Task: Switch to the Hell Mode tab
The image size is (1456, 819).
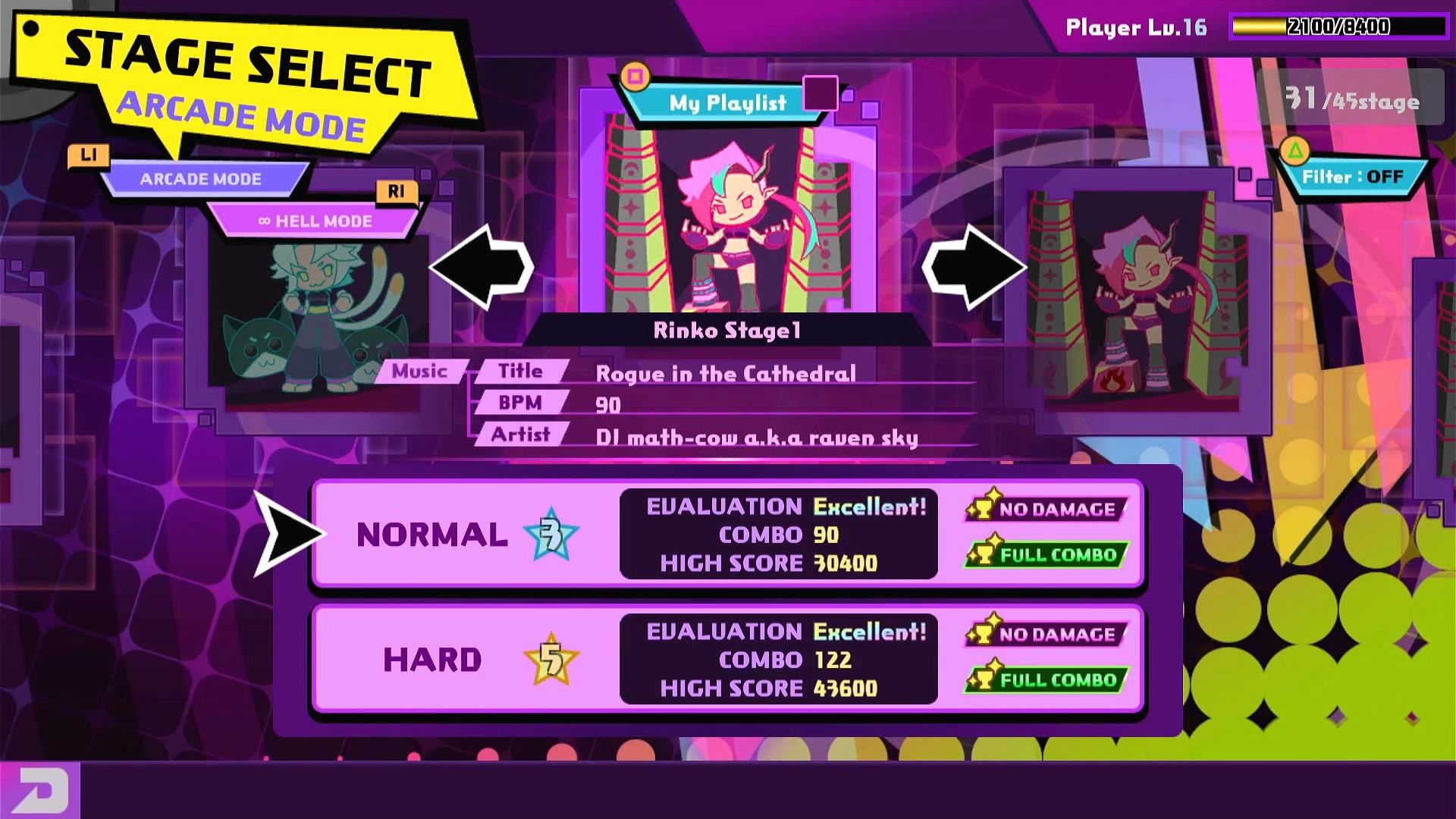Action: click(315, 221)
